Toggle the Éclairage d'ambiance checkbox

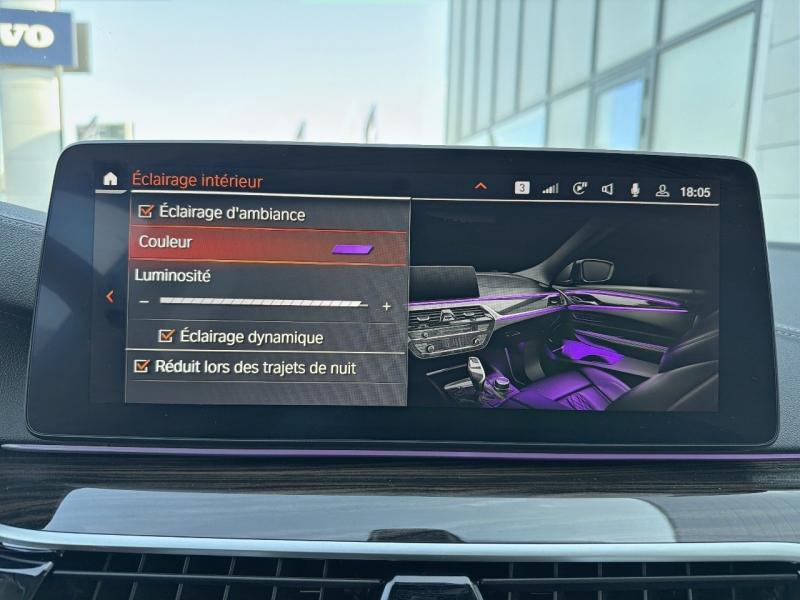pyautogui.click(x=146, y=212)
